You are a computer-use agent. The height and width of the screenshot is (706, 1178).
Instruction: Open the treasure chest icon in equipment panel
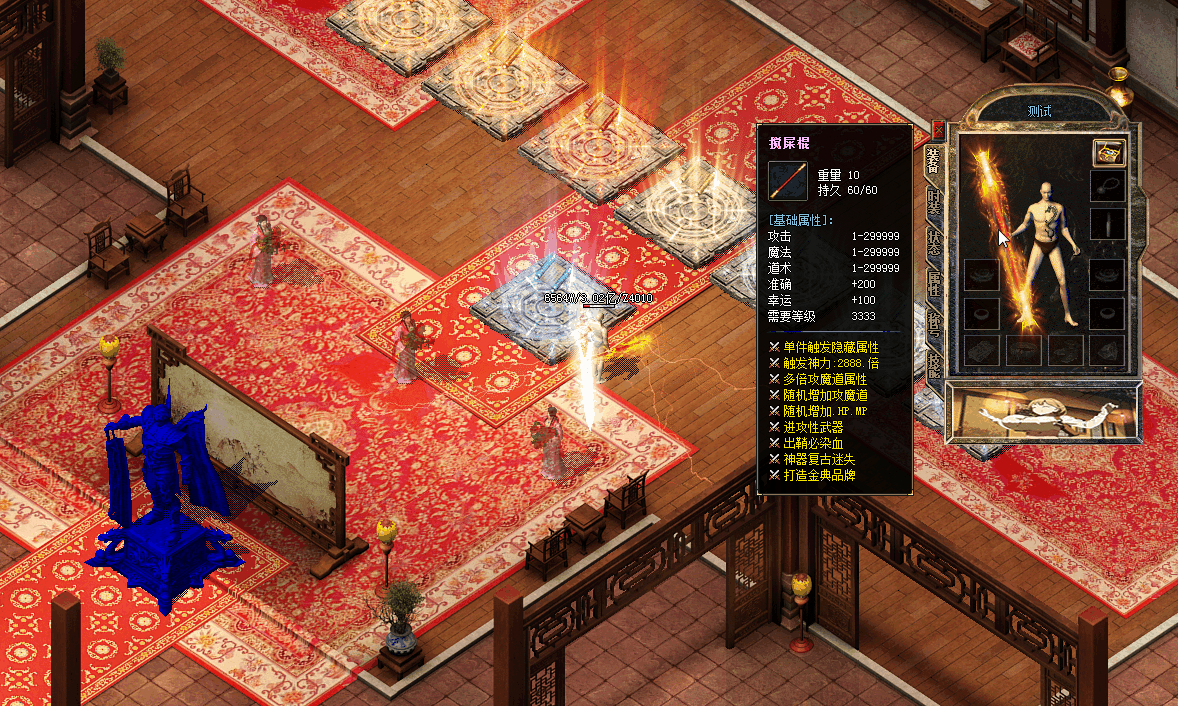[1109, 152]
